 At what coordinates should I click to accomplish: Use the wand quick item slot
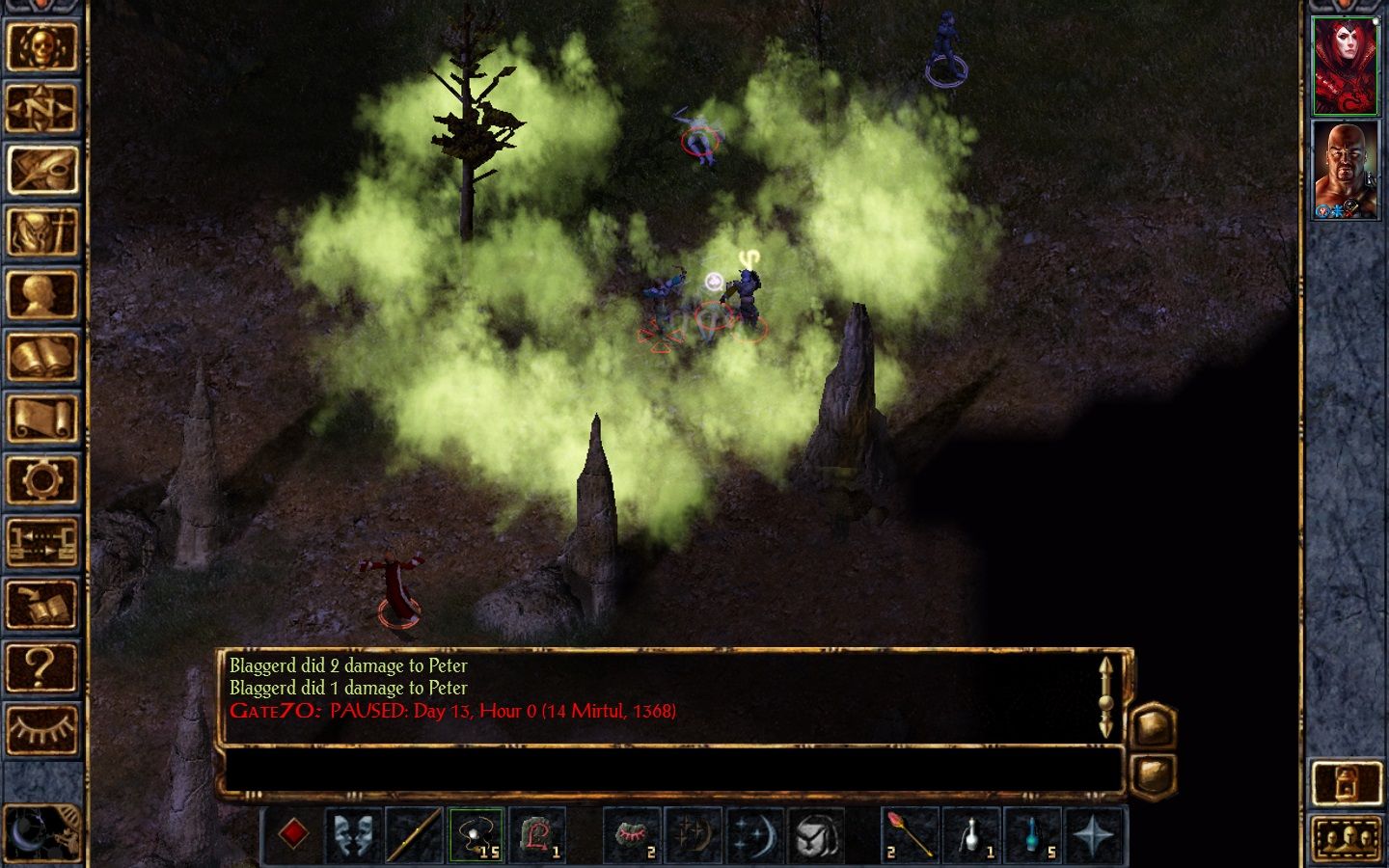coord(909,835)
